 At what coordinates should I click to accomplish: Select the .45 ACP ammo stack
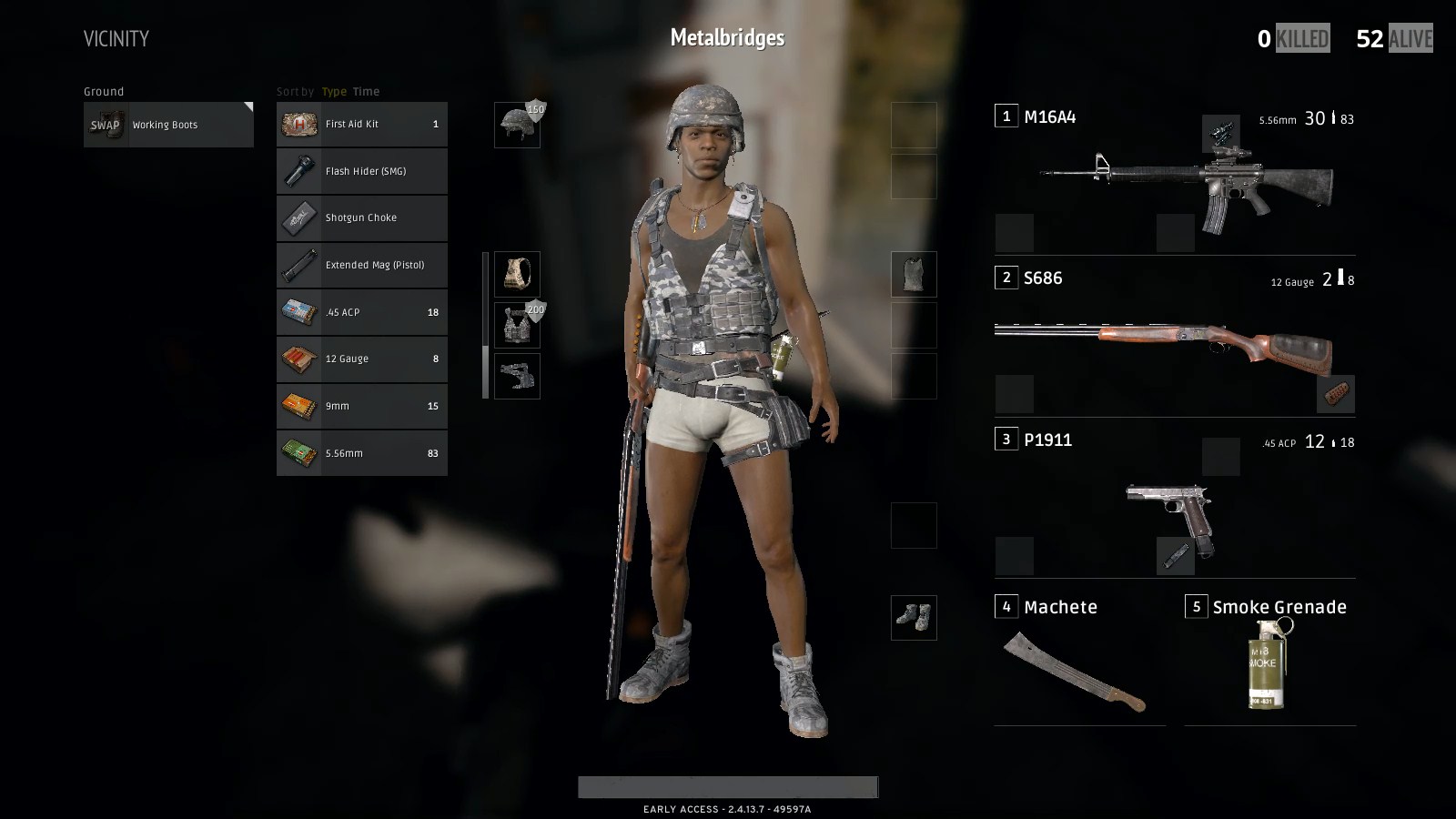[x=361, y=312]
